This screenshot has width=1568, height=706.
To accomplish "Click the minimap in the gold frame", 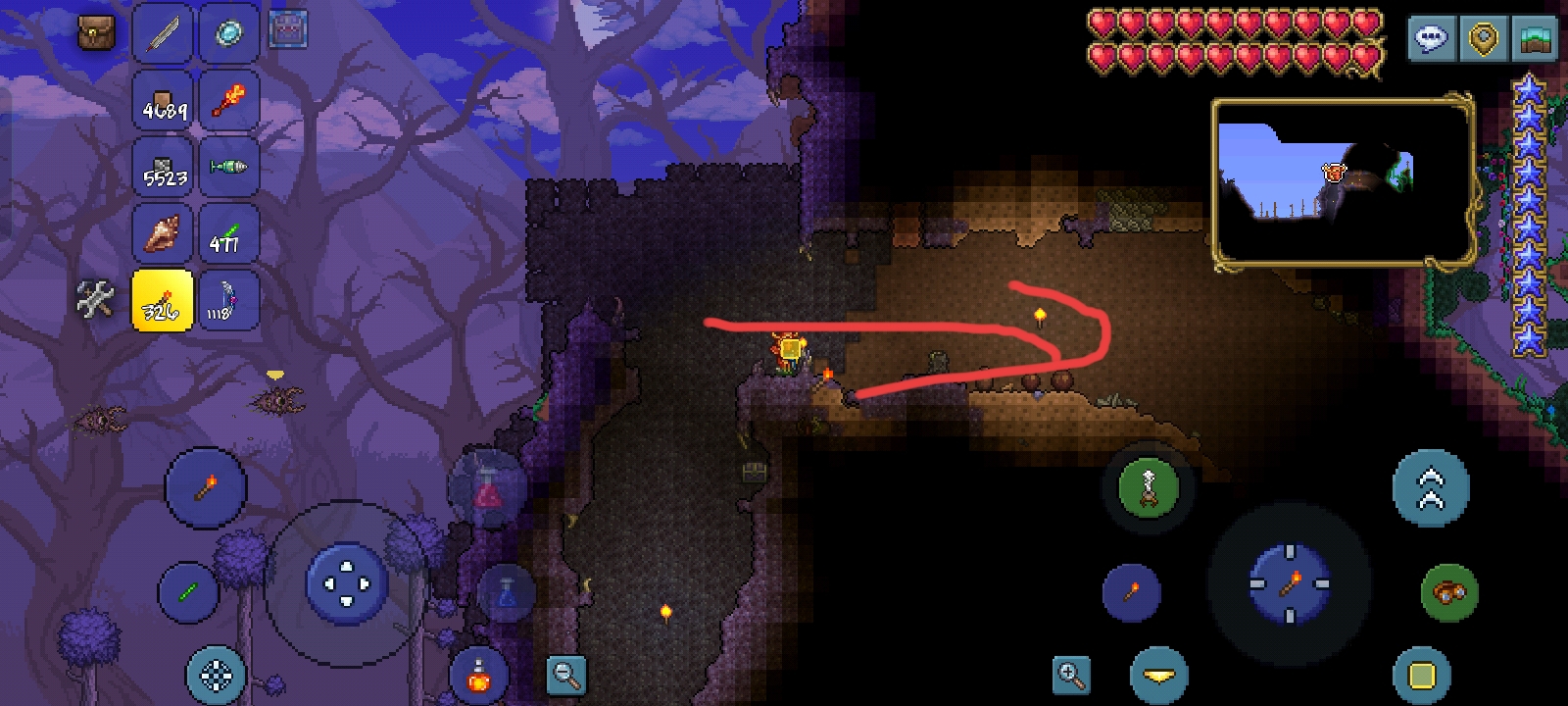I will point(1343,182).
